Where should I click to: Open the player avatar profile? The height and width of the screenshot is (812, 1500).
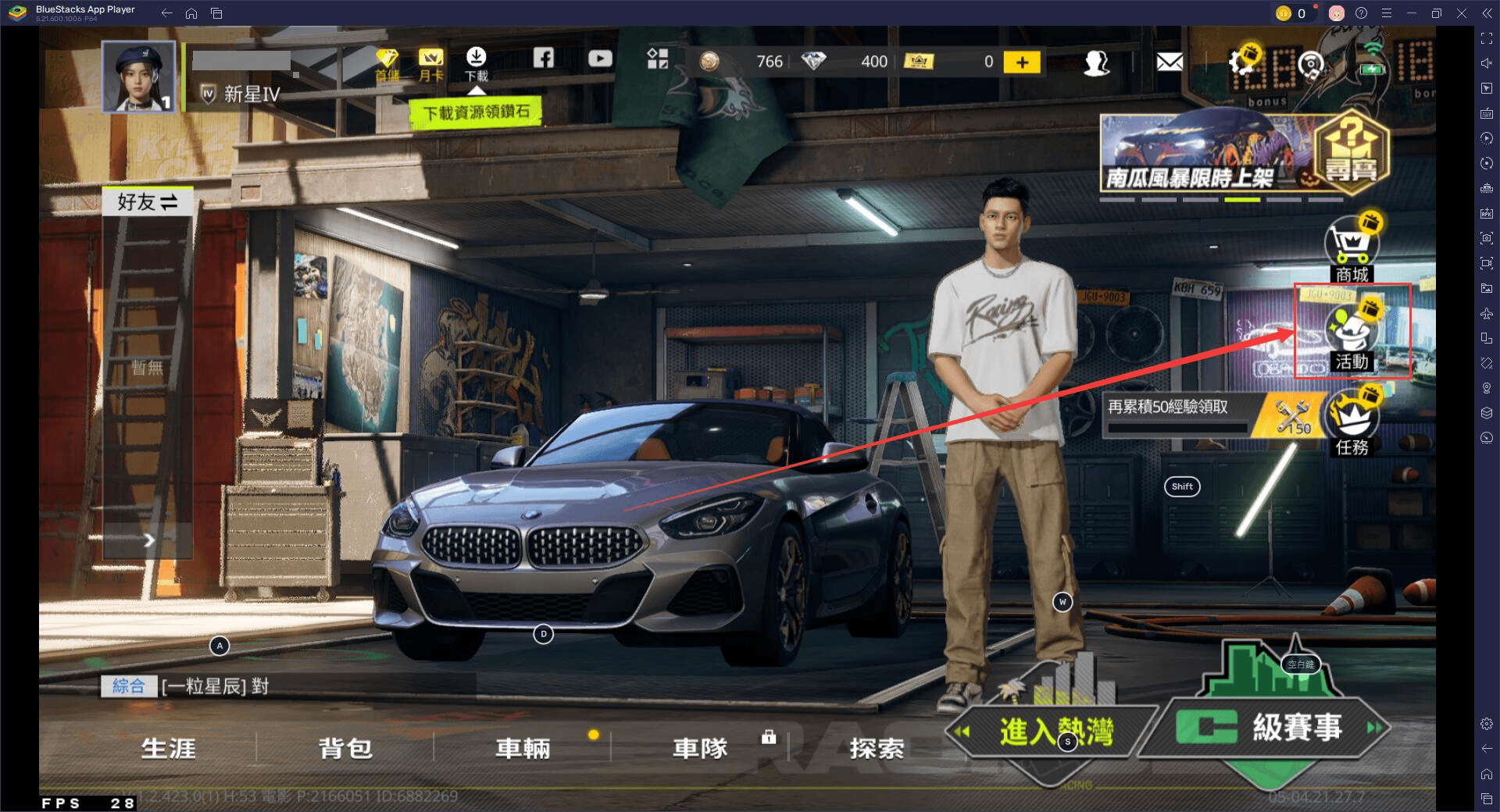click(x=138, y=77)
